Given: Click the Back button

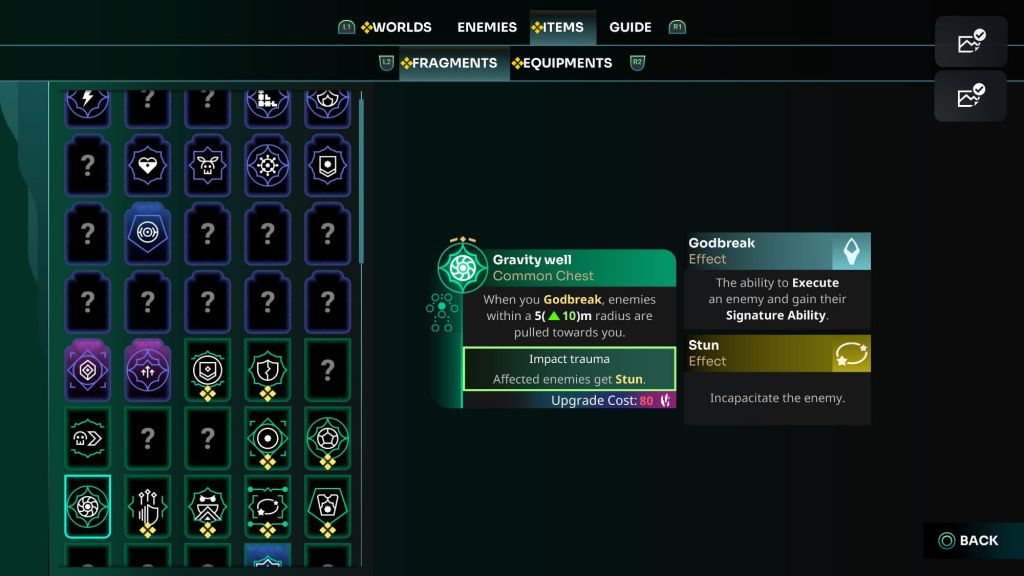Looking at the screenshot, I should coord(968,541).
